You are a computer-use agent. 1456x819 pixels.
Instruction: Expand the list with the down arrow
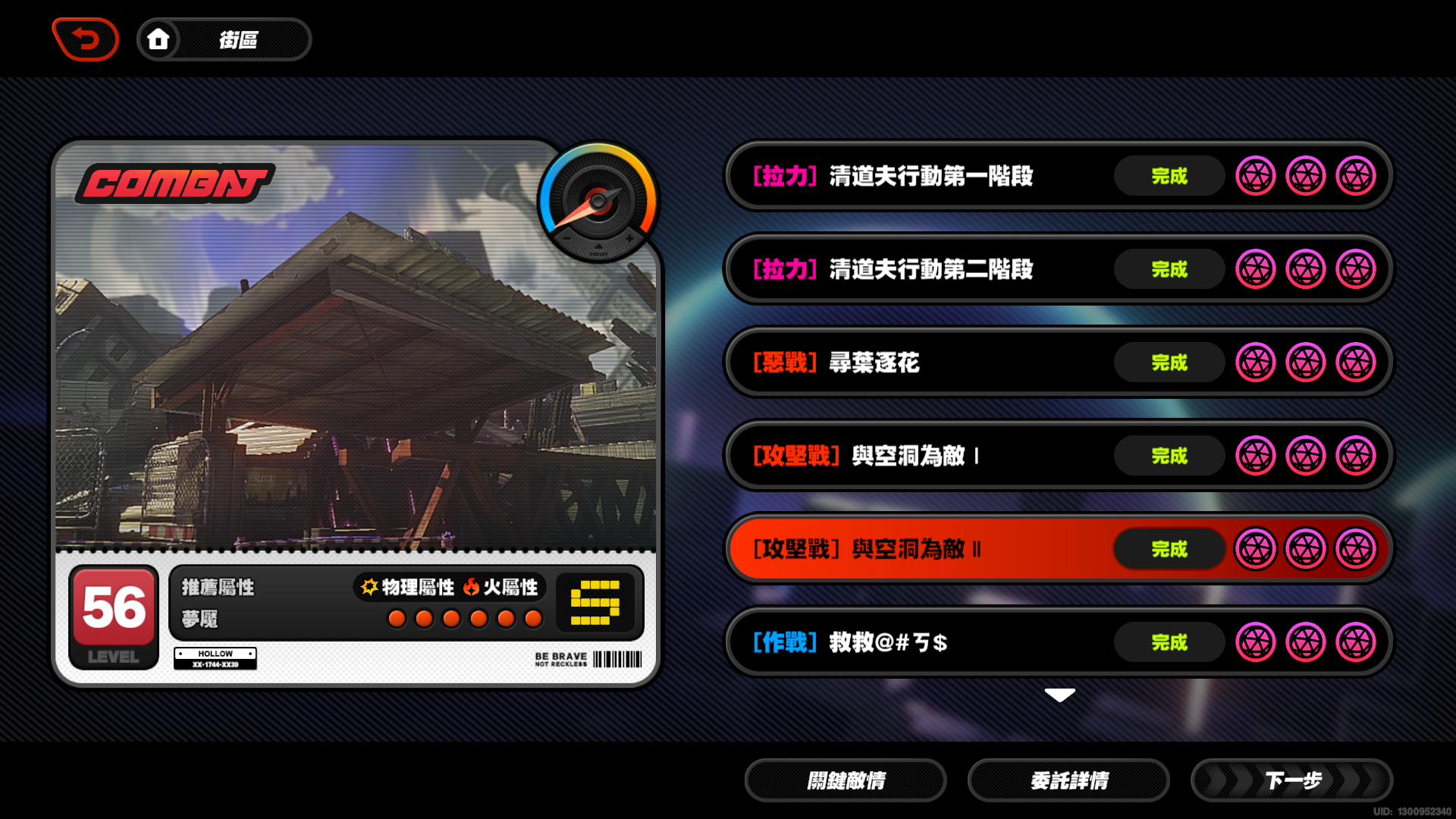1059,694
